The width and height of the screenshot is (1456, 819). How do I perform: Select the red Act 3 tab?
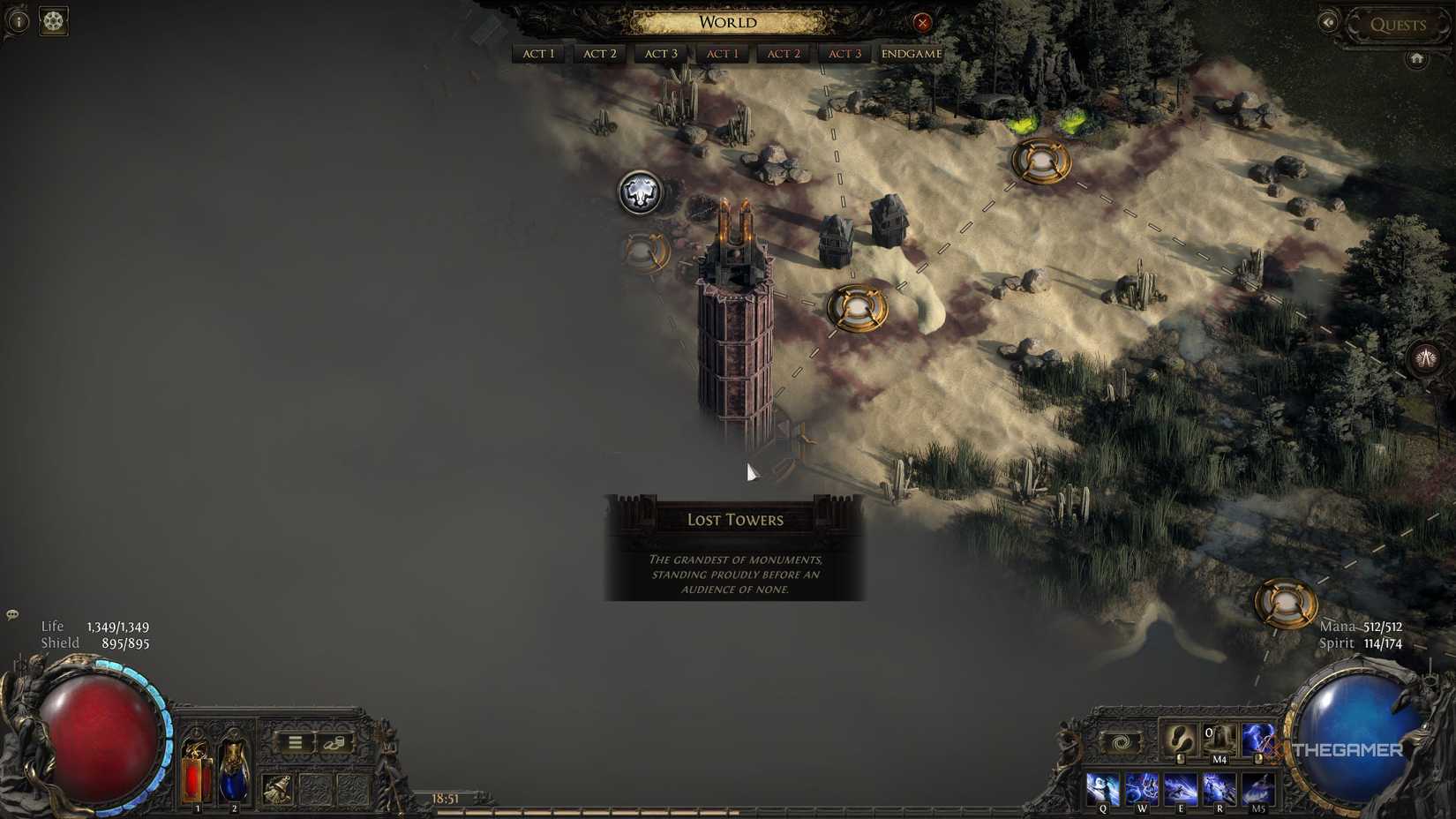(843, 53)
